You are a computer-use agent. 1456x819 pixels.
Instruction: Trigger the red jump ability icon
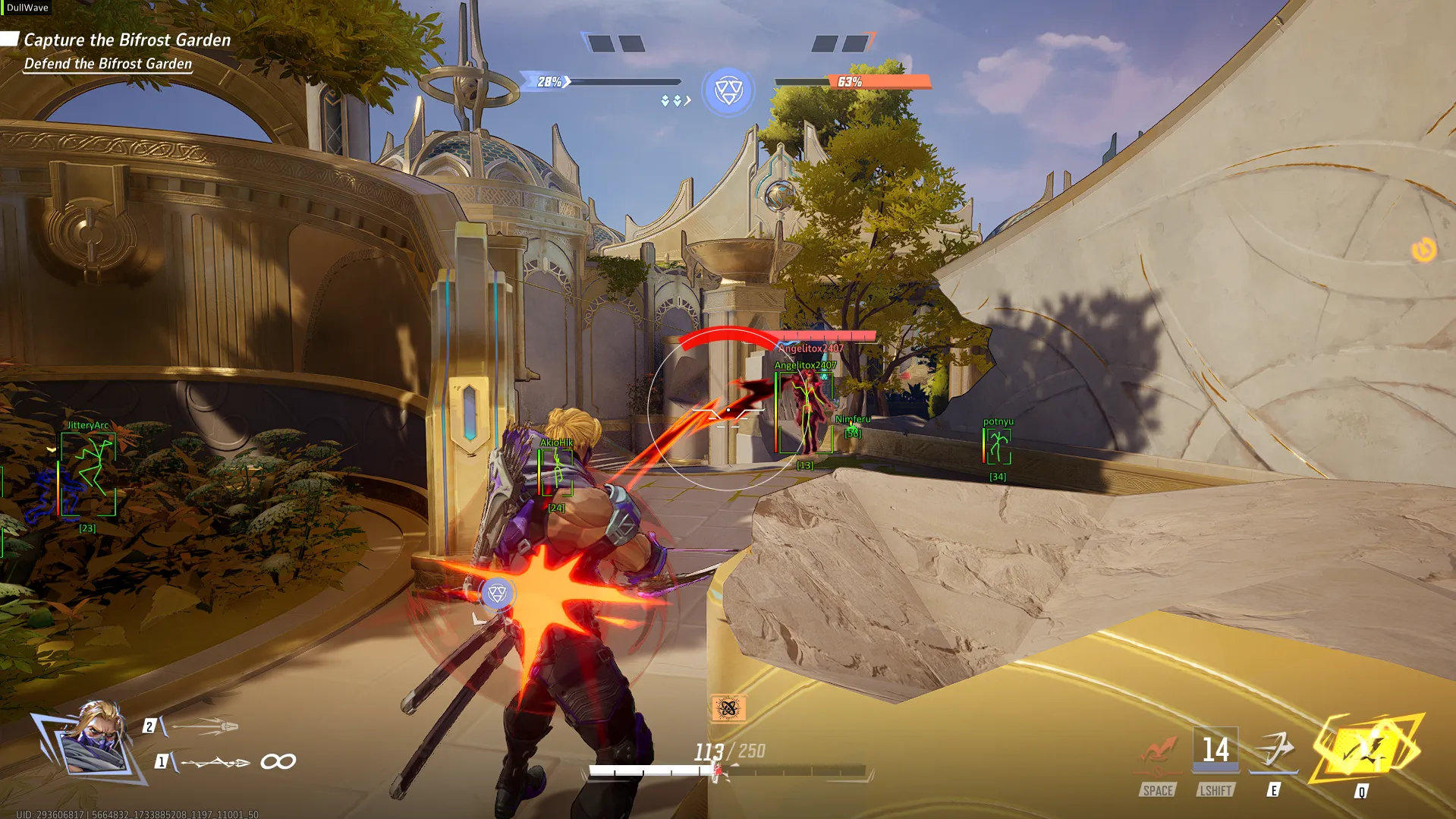pyautogui.click(x=1158, y=751)
